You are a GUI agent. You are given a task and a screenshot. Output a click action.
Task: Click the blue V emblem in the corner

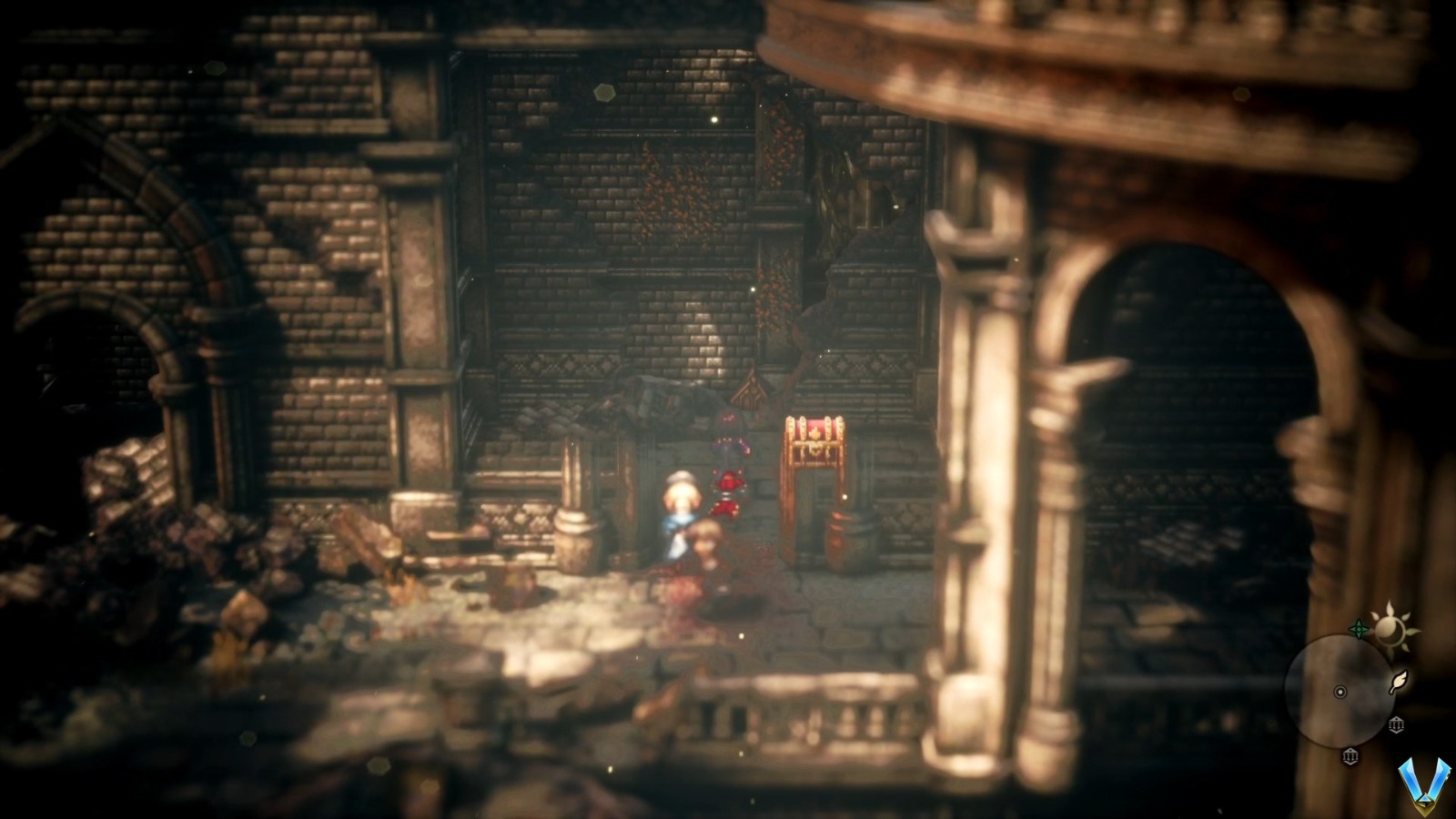1425,784
